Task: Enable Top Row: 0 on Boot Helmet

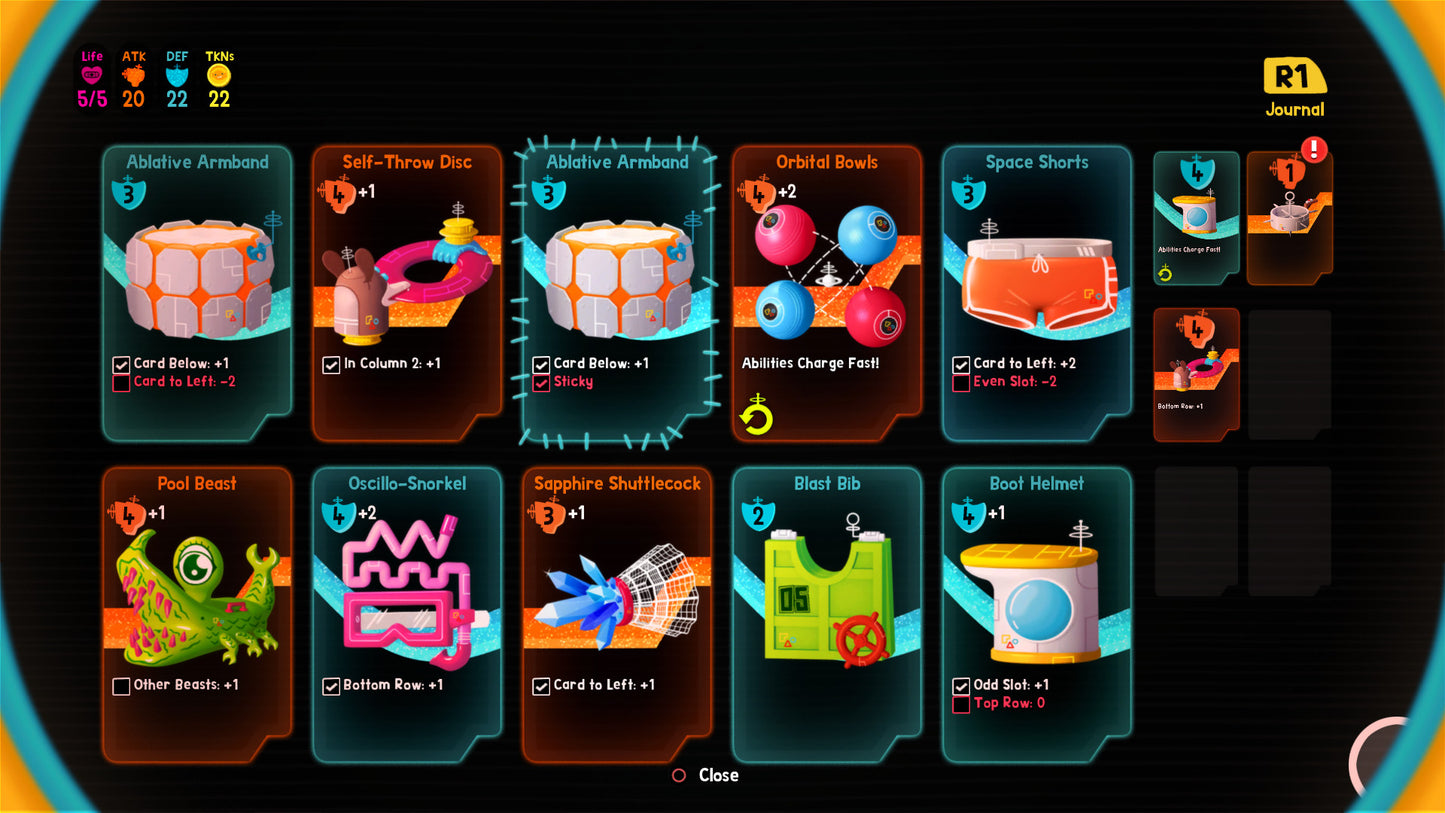Action: click(962, 703)
